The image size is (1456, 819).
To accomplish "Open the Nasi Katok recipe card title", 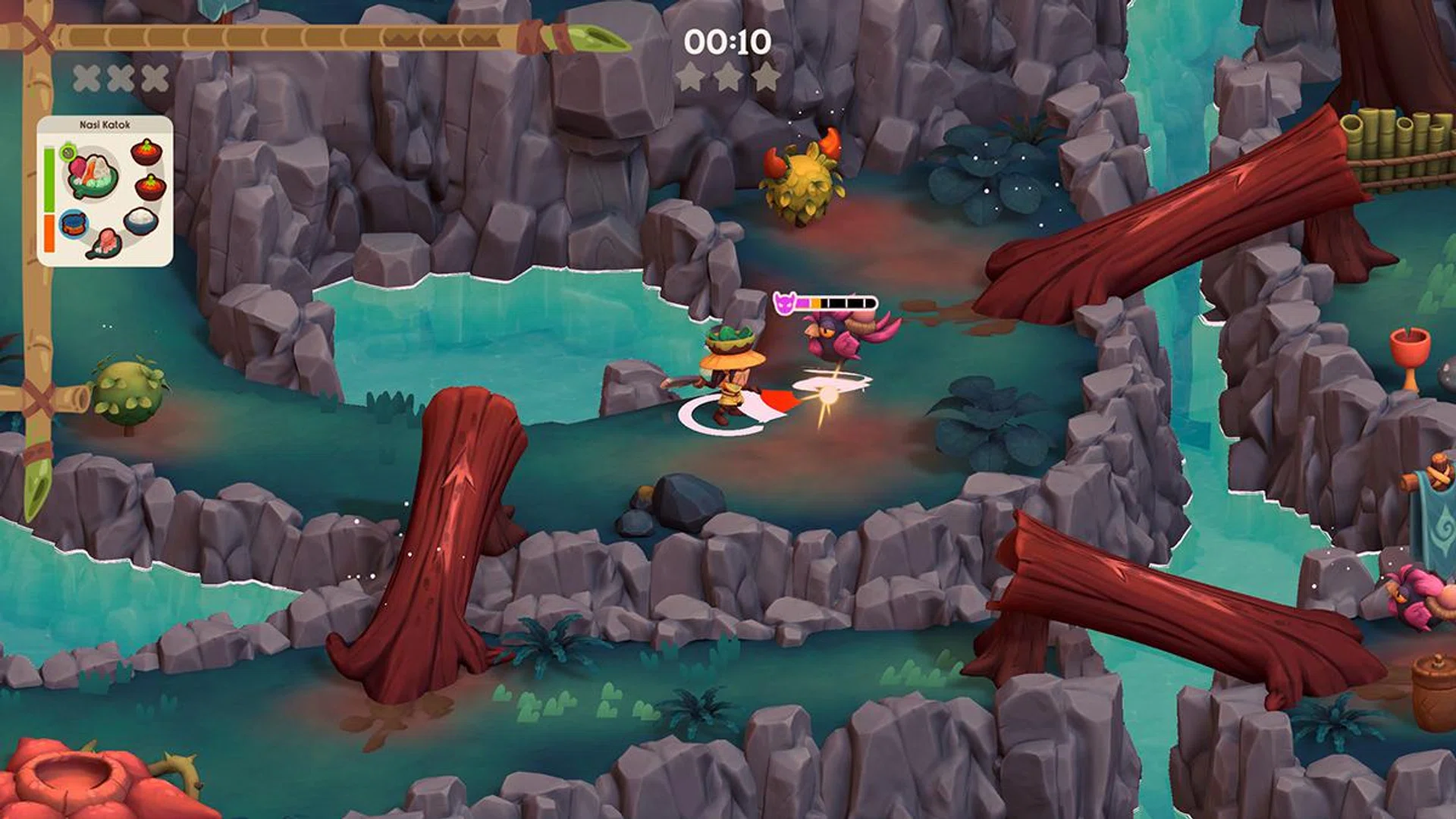I will coord(105,124).
